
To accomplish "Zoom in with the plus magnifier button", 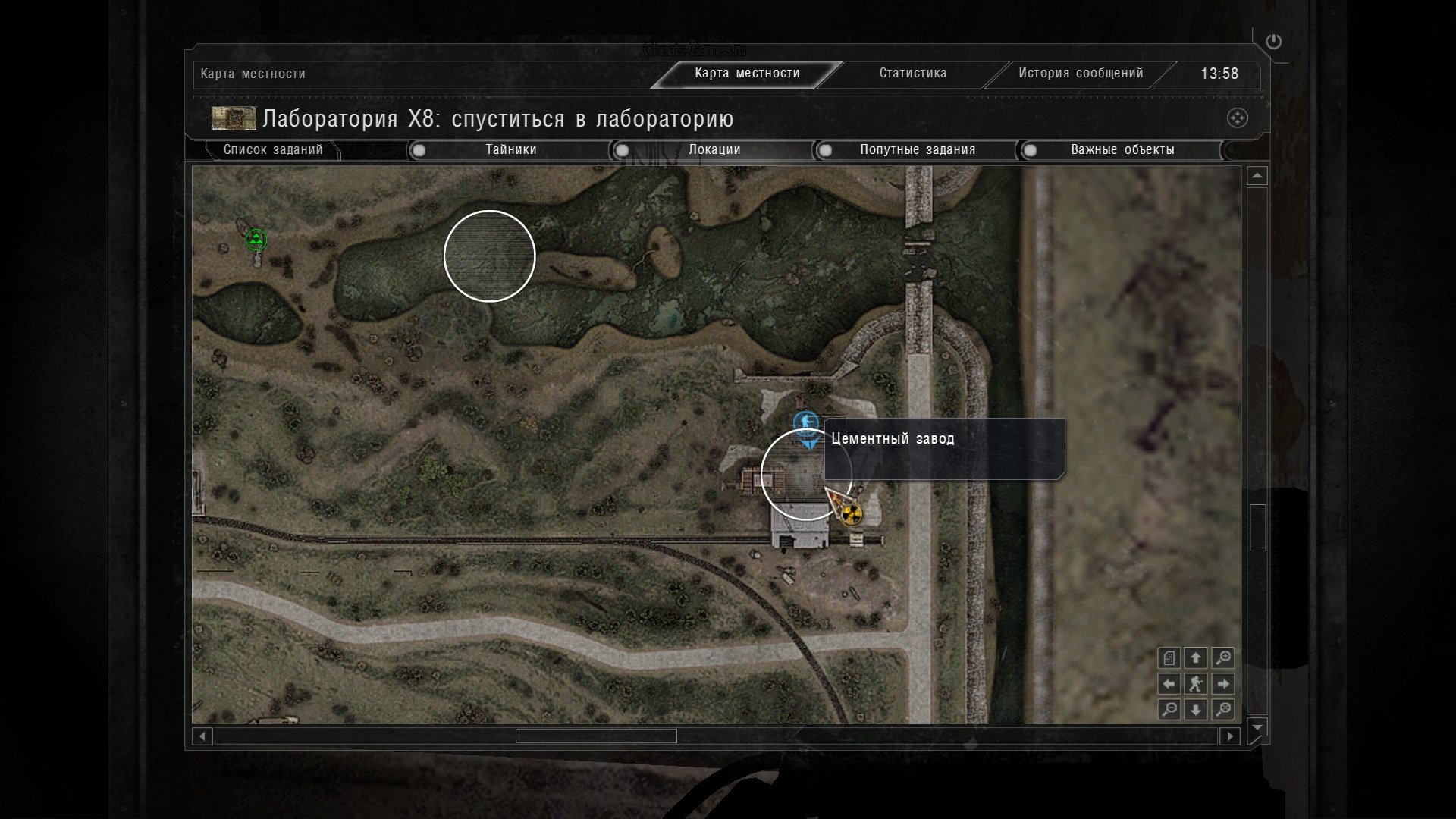I will click(1222, 658).
